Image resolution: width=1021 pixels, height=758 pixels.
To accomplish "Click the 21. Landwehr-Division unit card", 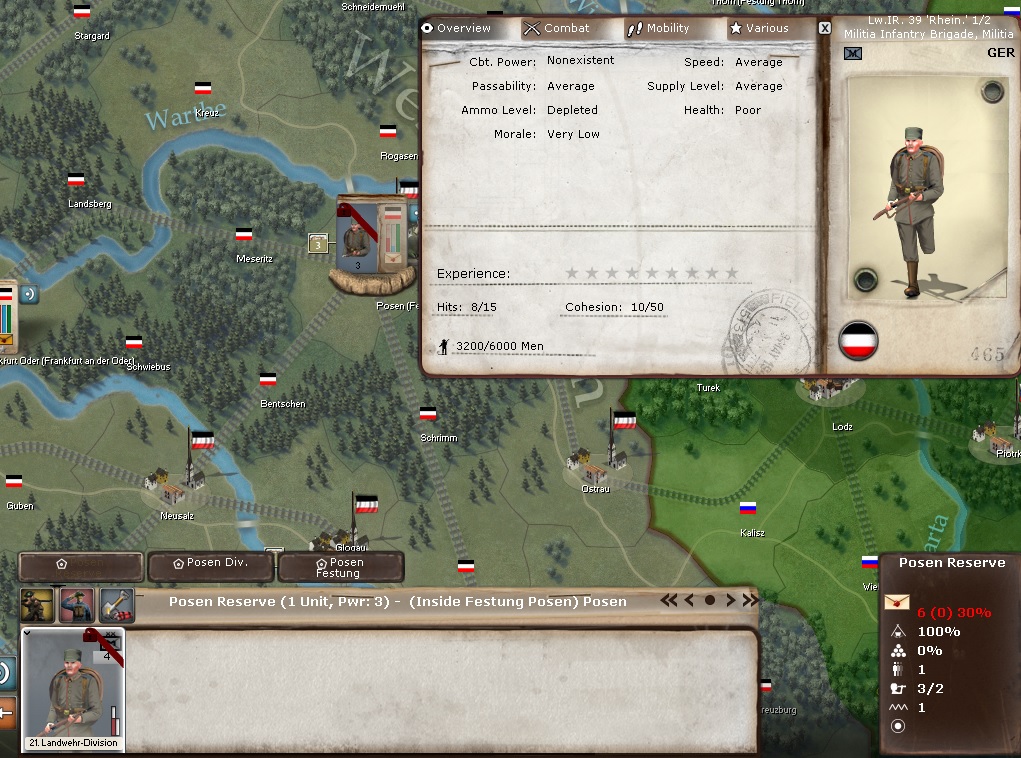I will coord(74,690).
